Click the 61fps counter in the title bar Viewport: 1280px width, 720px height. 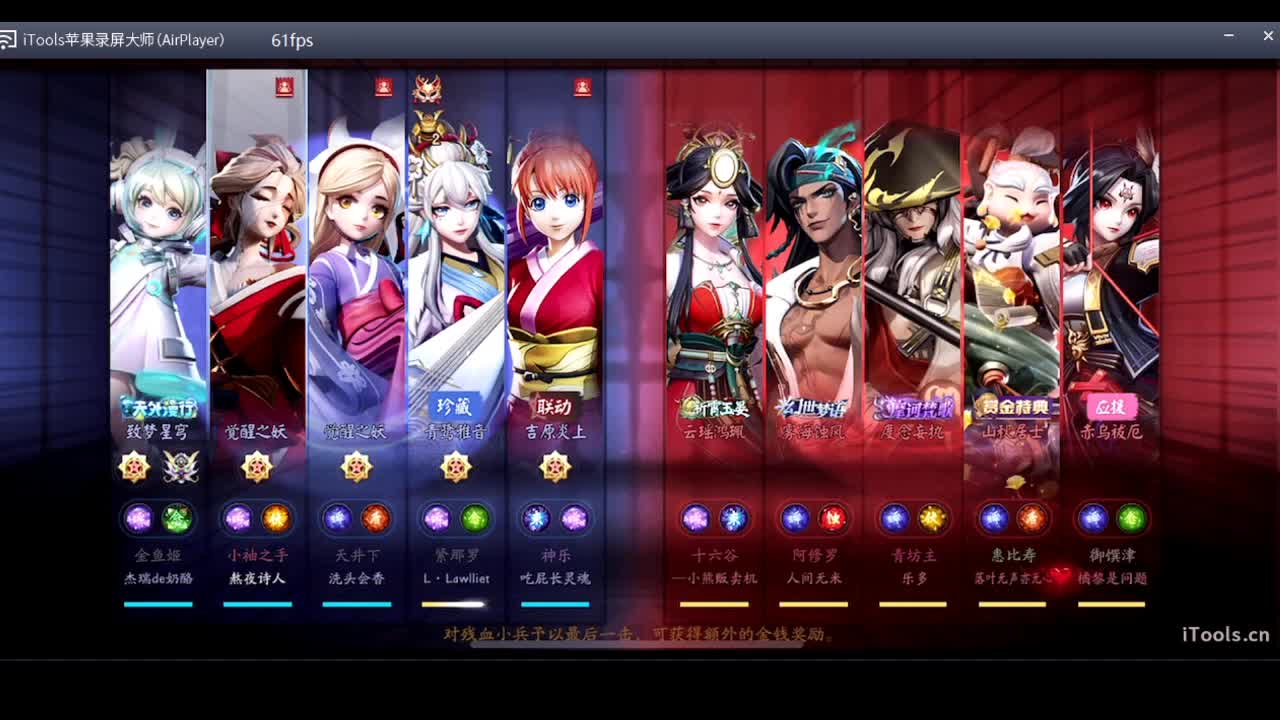coord(290,41)
